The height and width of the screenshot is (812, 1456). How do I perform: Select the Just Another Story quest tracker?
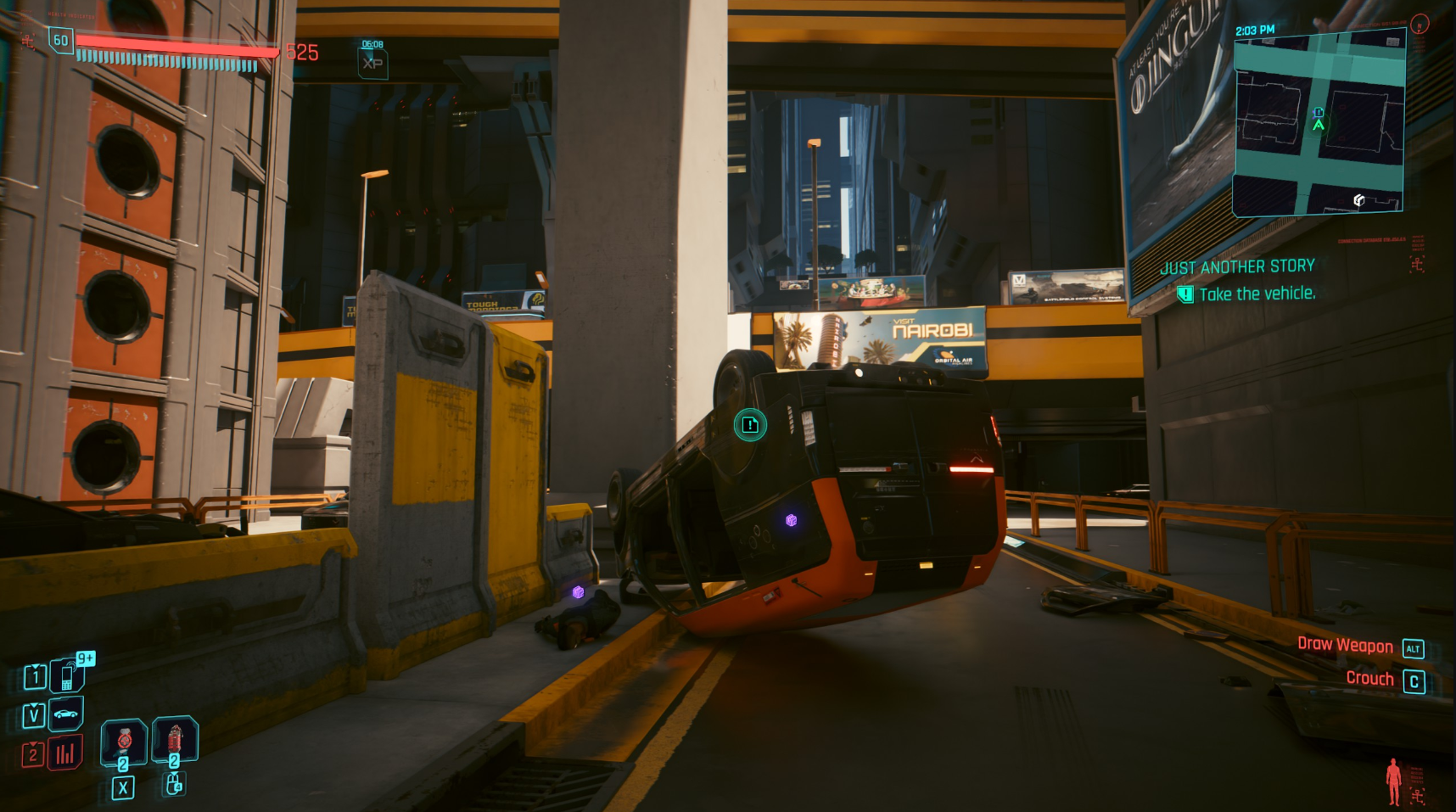point(1236,266)
